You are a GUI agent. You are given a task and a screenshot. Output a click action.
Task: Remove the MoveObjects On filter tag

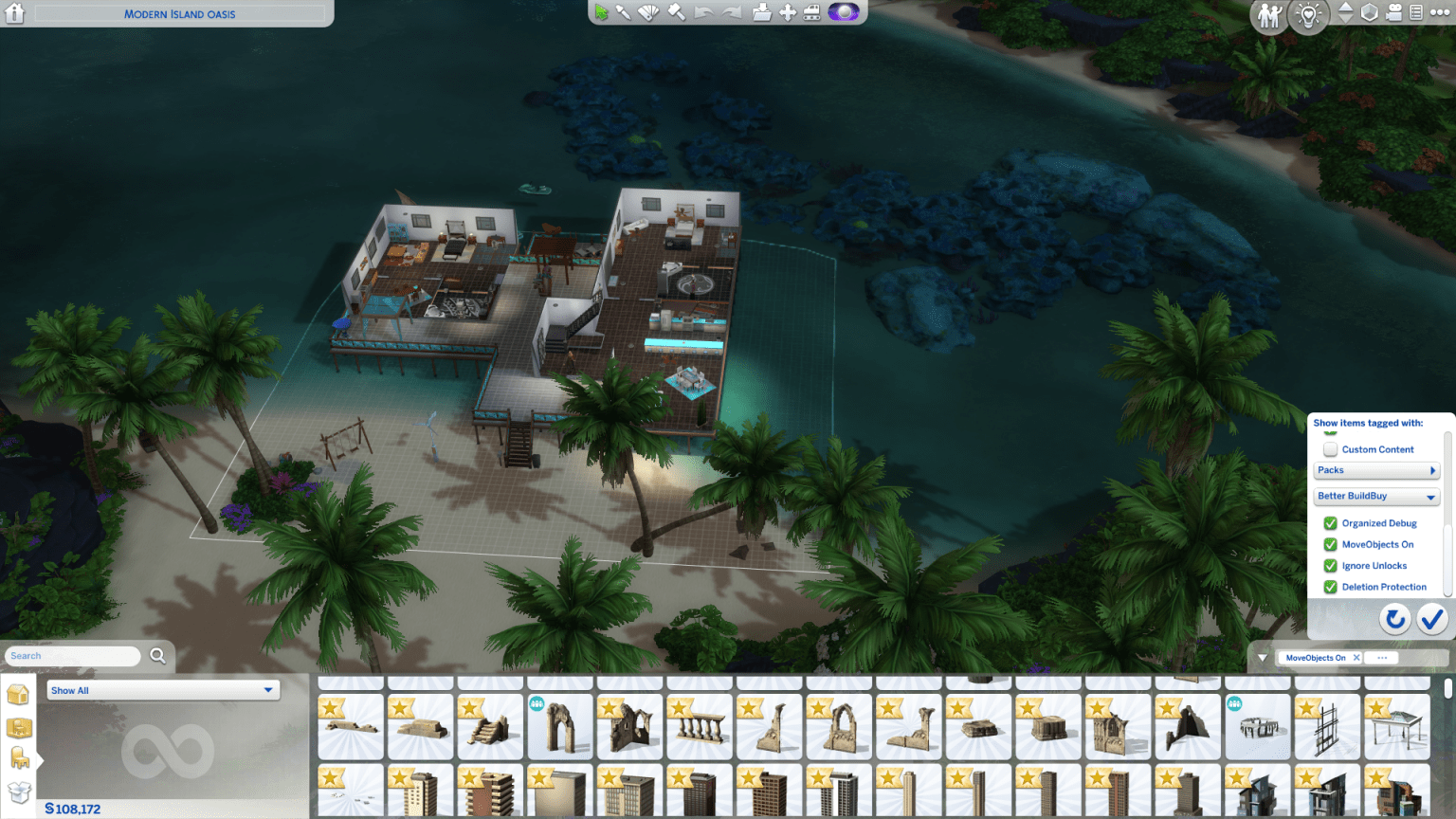click(x=1356, y=657)
